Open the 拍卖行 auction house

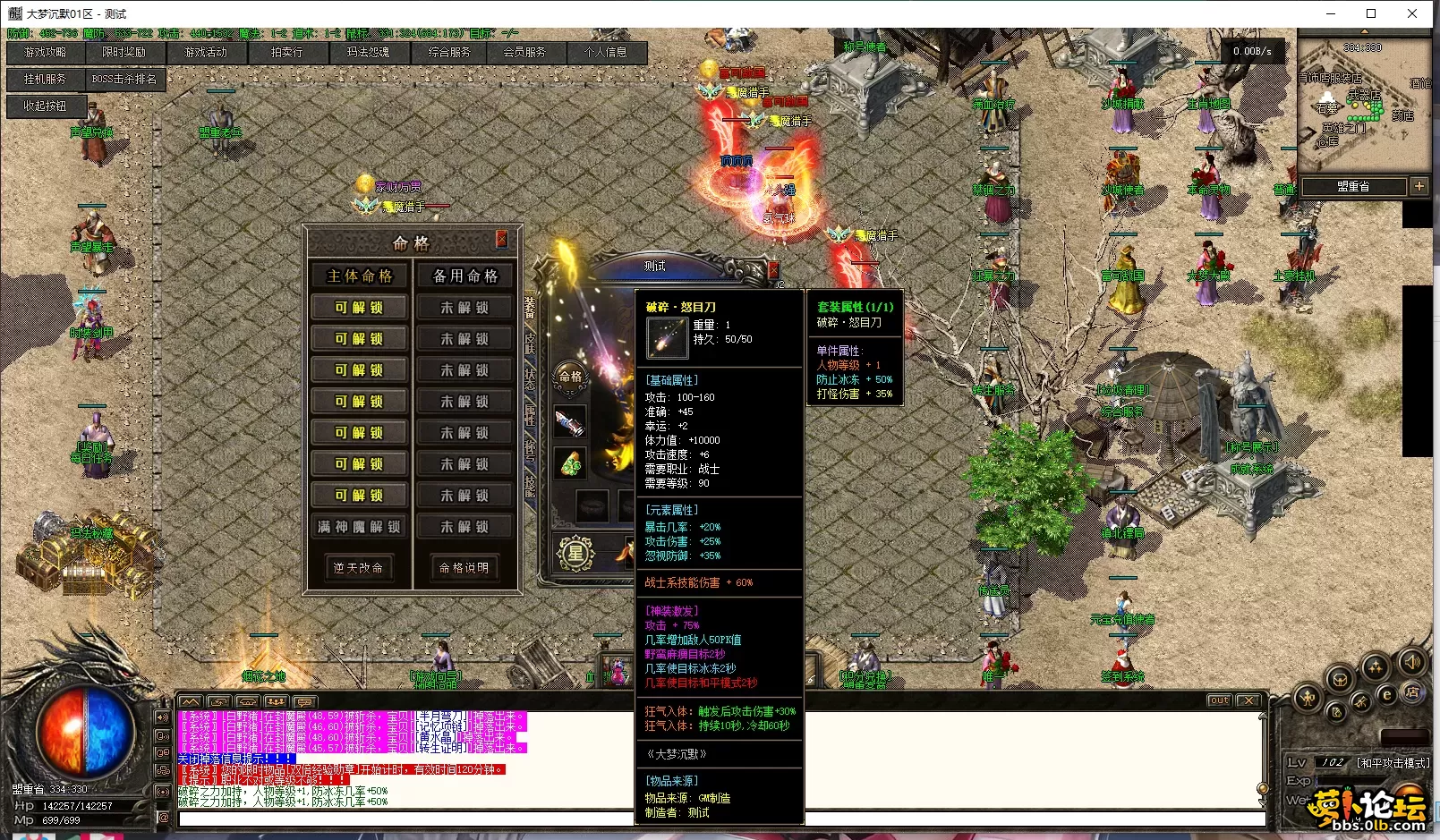(x=287, y=53)
